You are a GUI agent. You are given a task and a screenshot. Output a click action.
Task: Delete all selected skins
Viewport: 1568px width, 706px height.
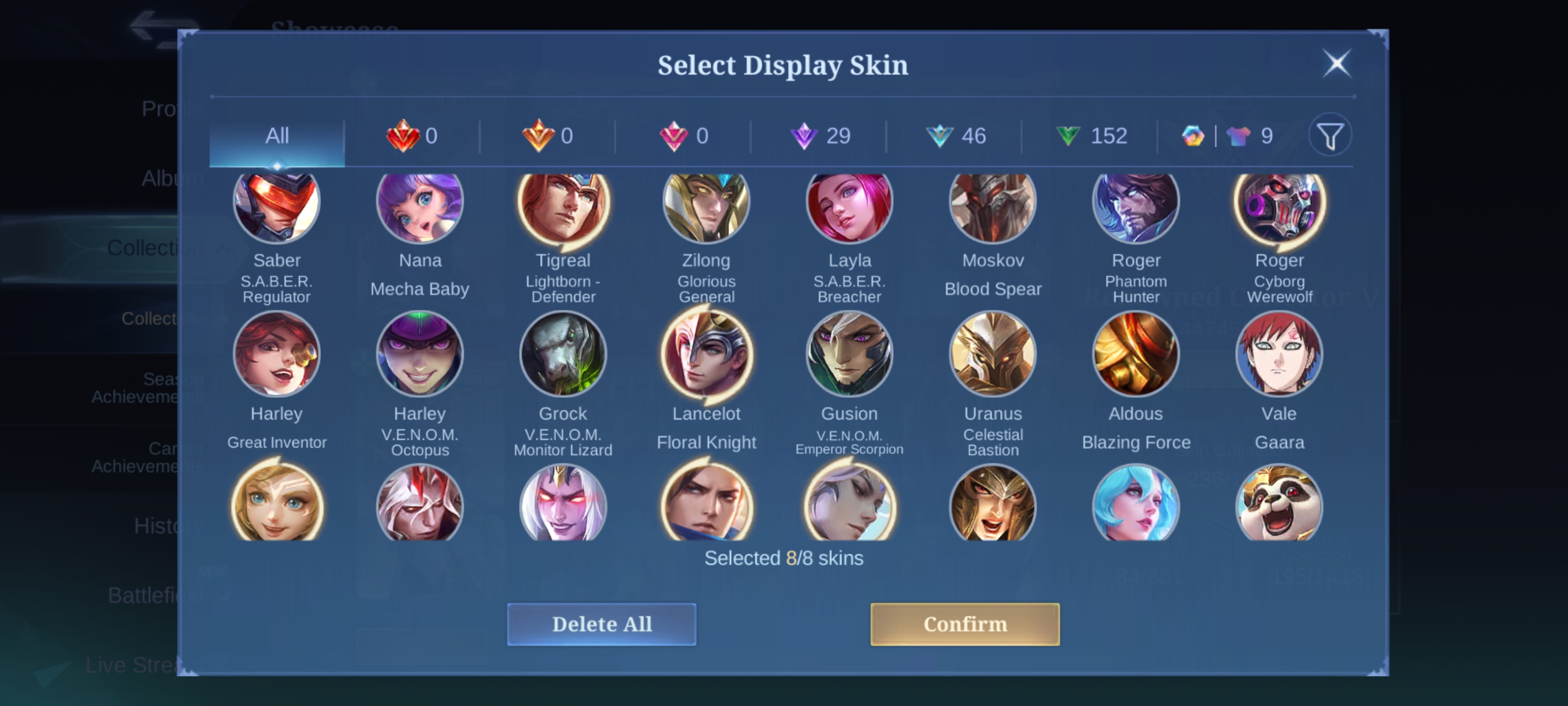(x=601, y=624)
